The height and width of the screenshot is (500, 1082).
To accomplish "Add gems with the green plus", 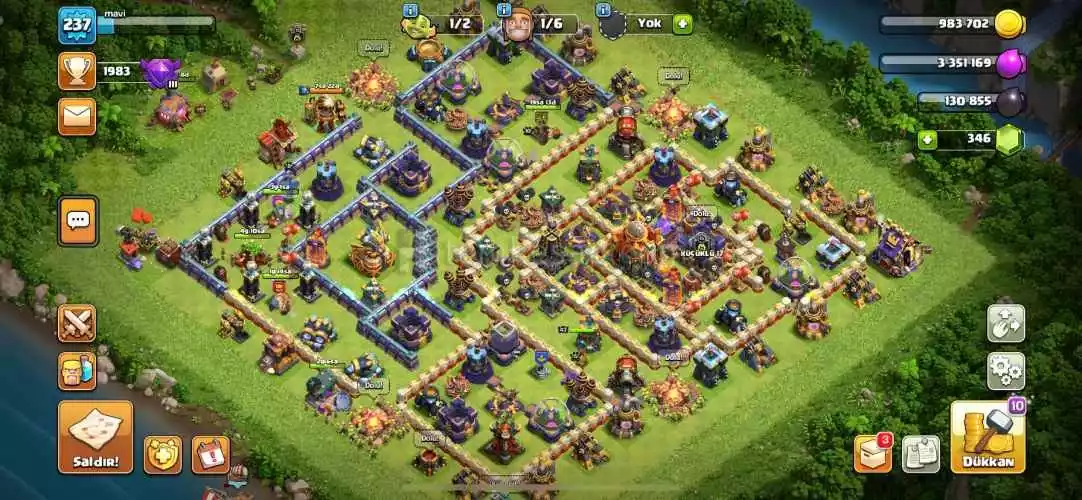I will (x=928, y=139).
